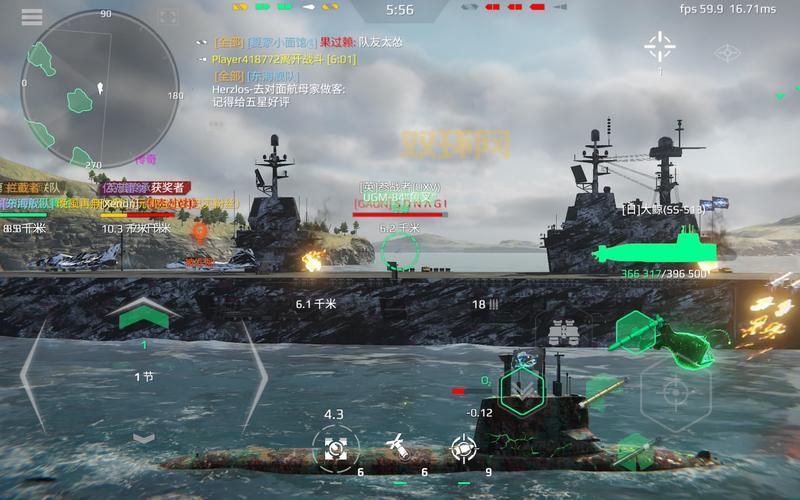The image size is (800, 500).
Task: Dive the submarine with the double-chevron hexagon
Action: tap(520, 388)
